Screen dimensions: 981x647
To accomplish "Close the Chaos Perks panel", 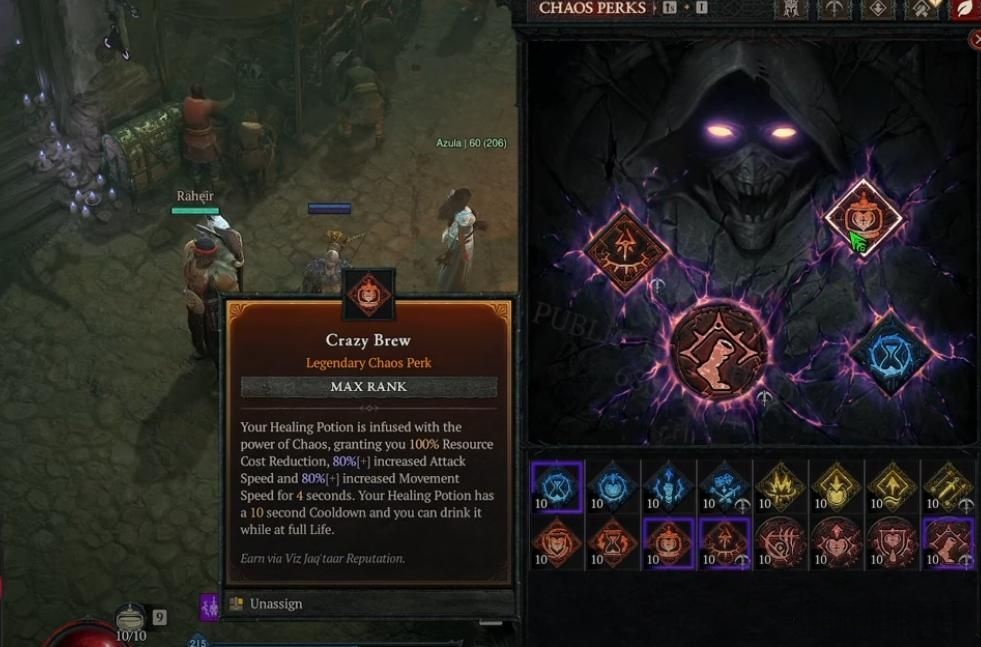I will (x=976, y=39).
